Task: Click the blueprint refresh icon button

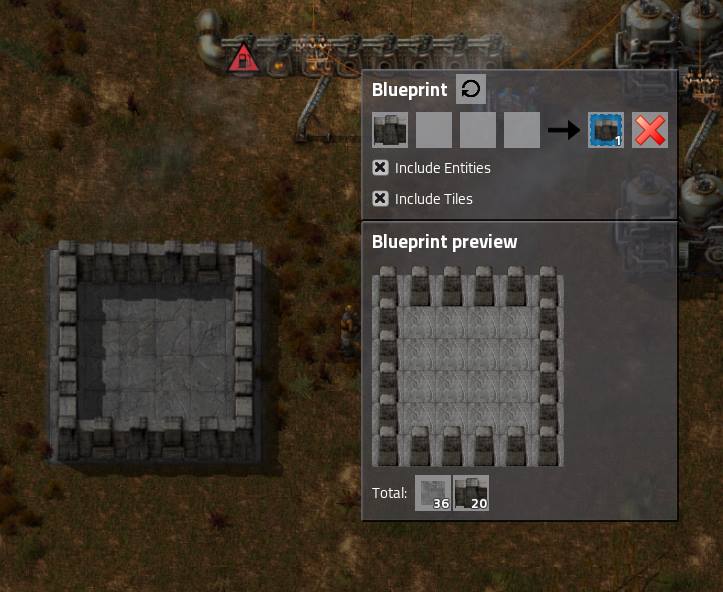Action: coord(471,89)
